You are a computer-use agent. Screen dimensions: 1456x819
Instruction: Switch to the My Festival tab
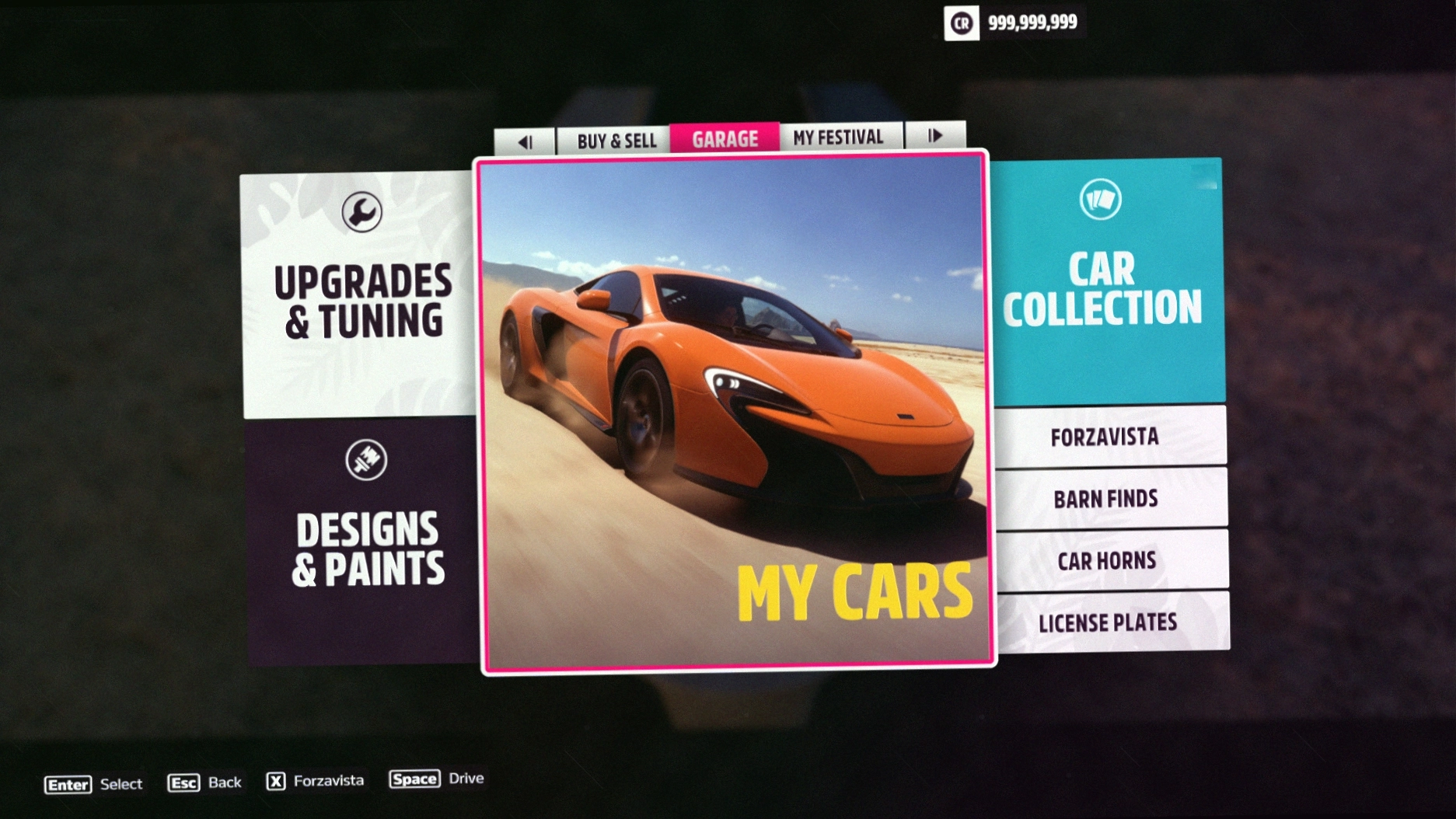point(839,138)
